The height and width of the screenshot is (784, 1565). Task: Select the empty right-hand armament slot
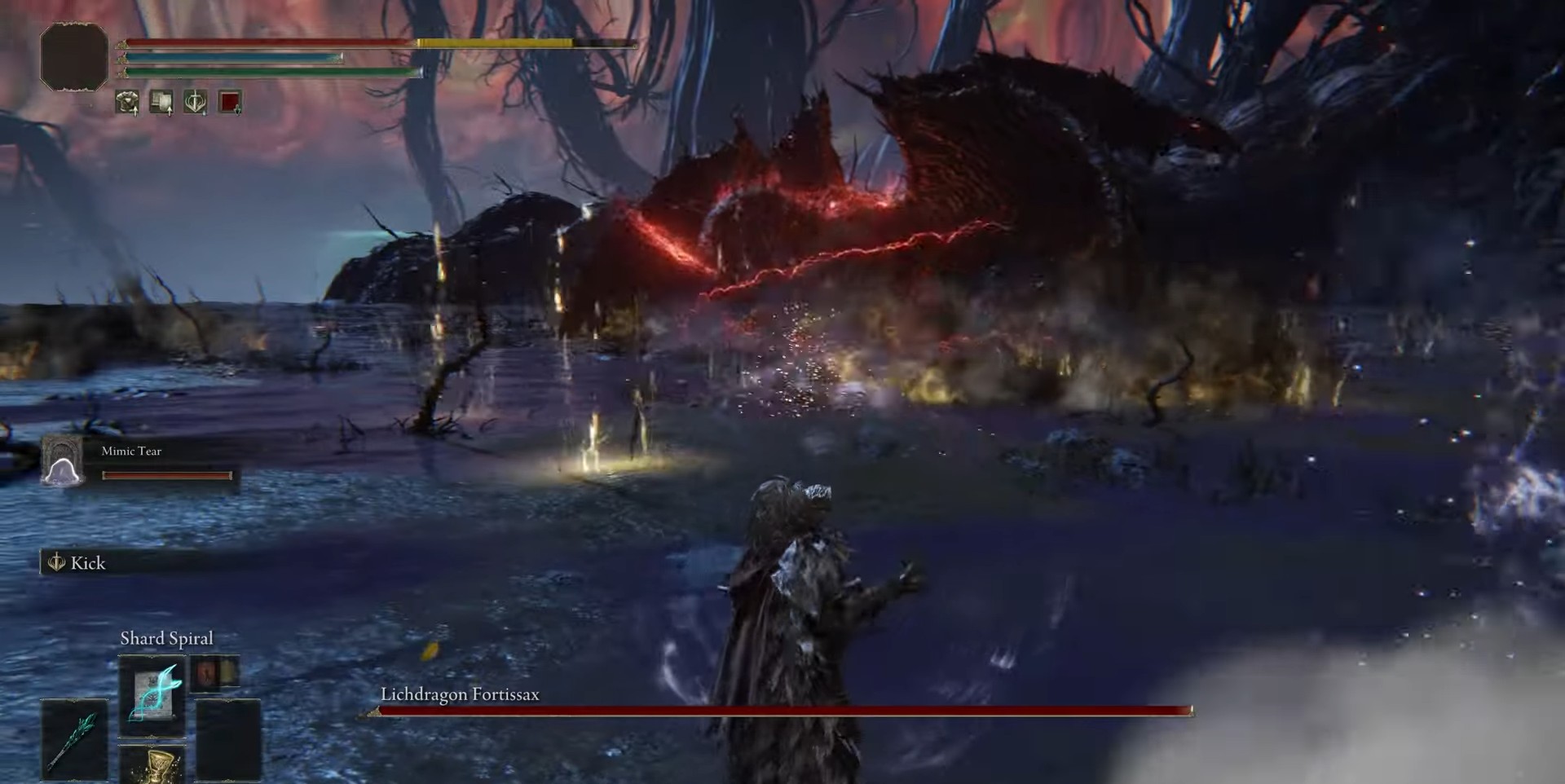tap(228, 738)
